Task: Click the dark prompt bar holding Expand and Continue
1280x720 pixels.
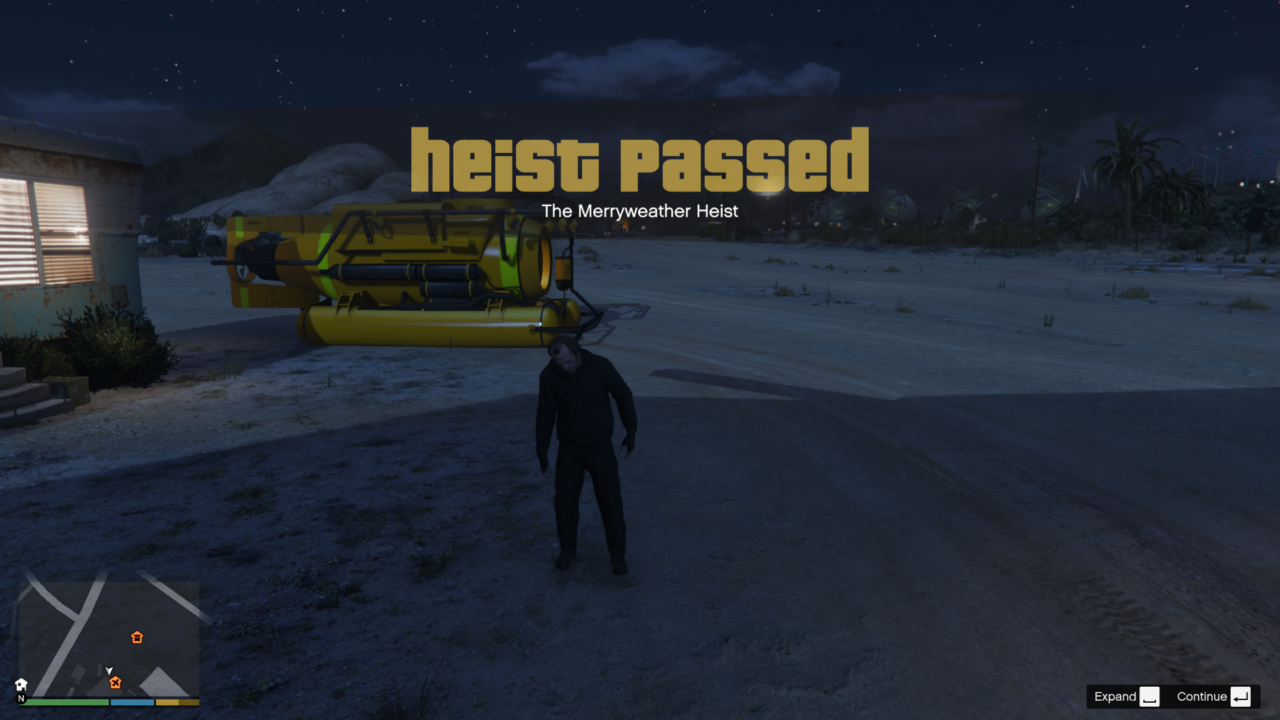Action: pos(1175,696)
